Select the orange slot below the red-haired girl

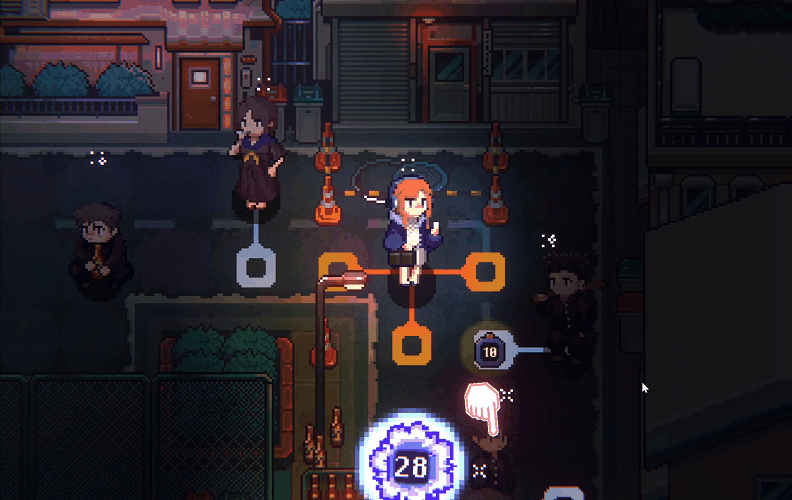[409, 344]
